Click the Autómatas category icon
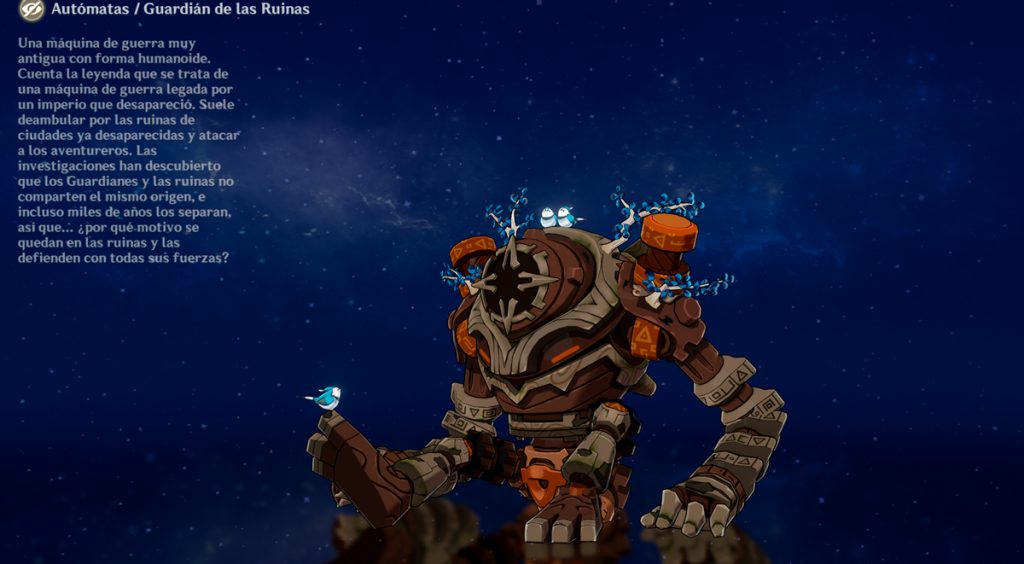This screenshot has width=1024, height=564. coord(31,10)
